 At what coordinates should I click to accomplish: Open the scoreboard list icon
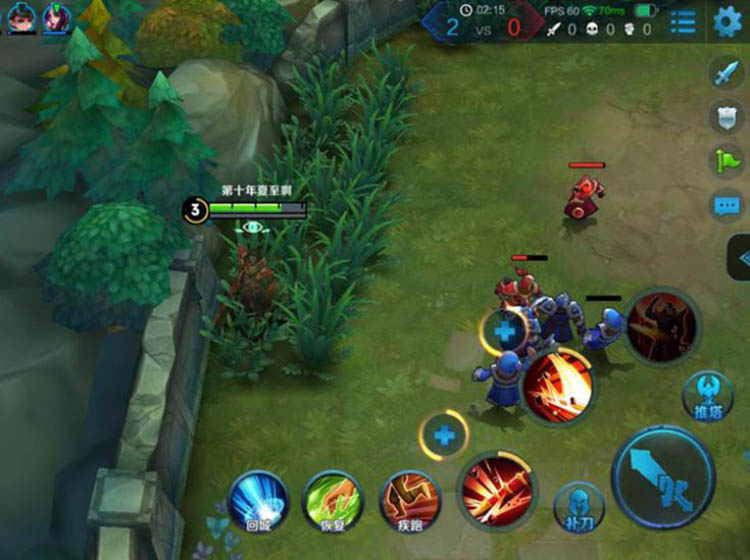click(683, 22)
